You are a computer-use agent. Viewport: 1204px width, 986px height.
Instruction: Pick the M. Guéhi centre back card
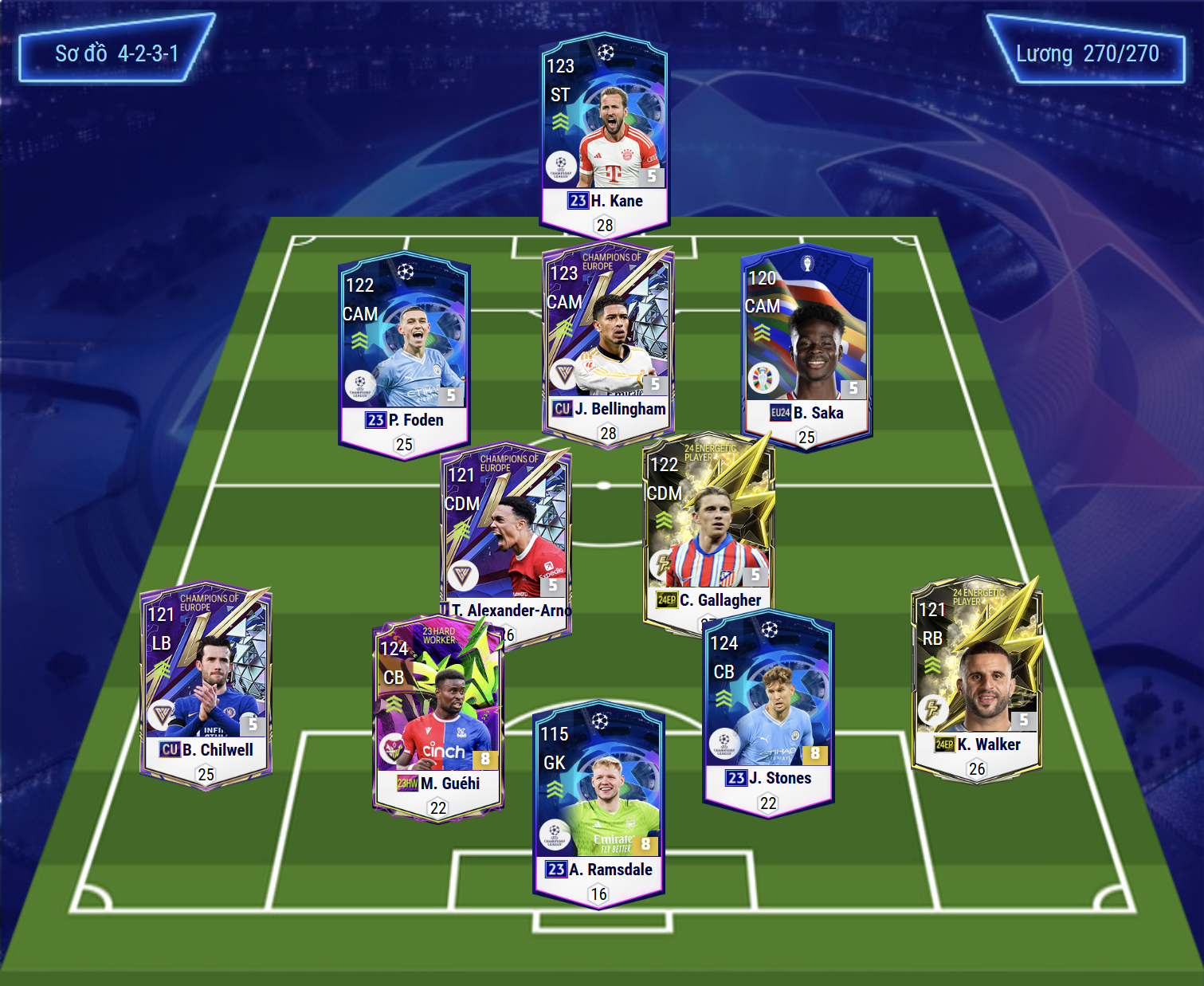tap(437, 717)
